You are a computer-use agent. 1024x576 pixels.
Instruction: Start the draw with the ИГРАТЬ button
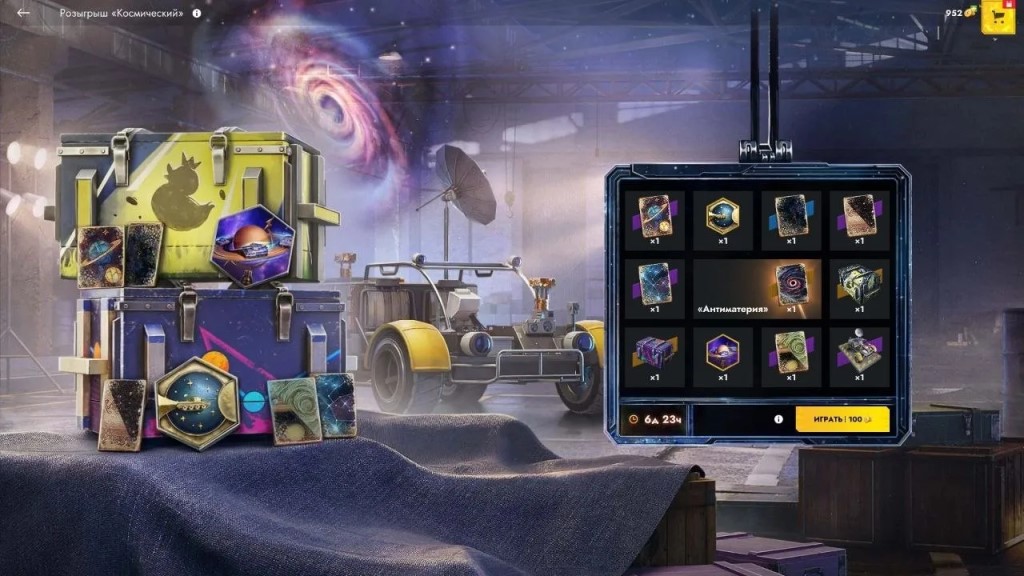tap(842, 419)
